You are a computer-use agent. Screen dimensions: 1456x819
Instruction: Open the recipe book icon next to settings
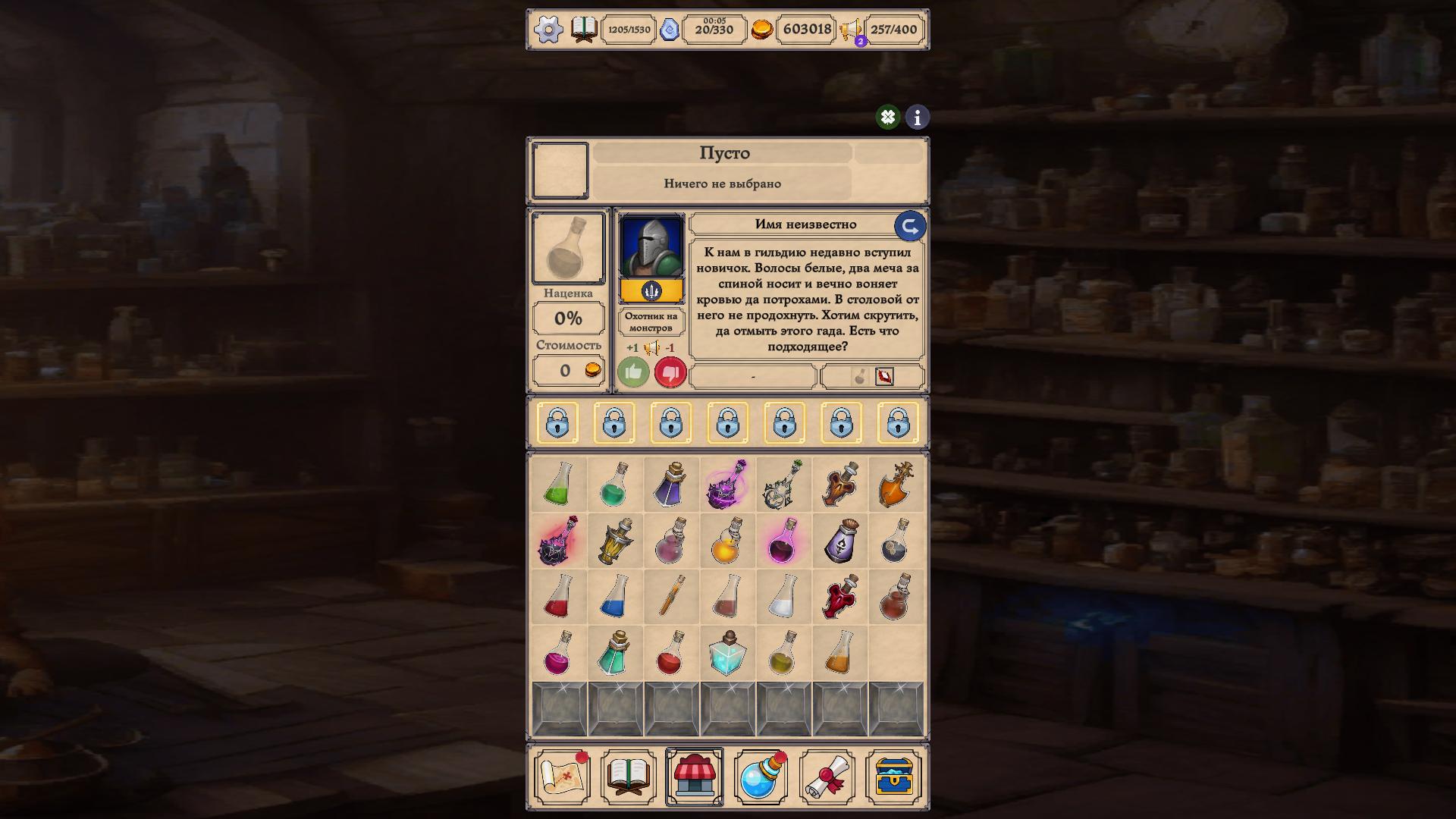point(584,30)
